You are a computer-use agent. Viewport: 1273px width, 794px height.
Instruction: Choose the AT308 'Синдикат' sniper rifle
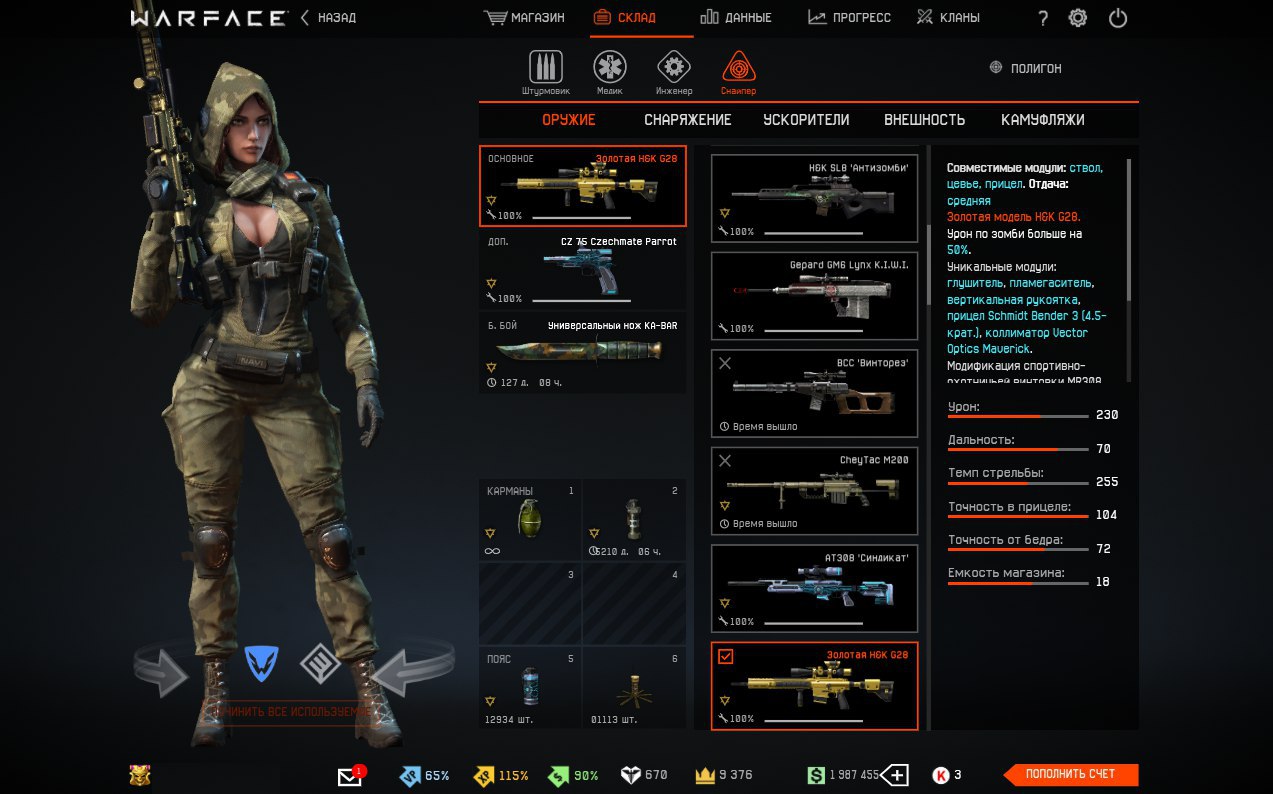(814, 589)
